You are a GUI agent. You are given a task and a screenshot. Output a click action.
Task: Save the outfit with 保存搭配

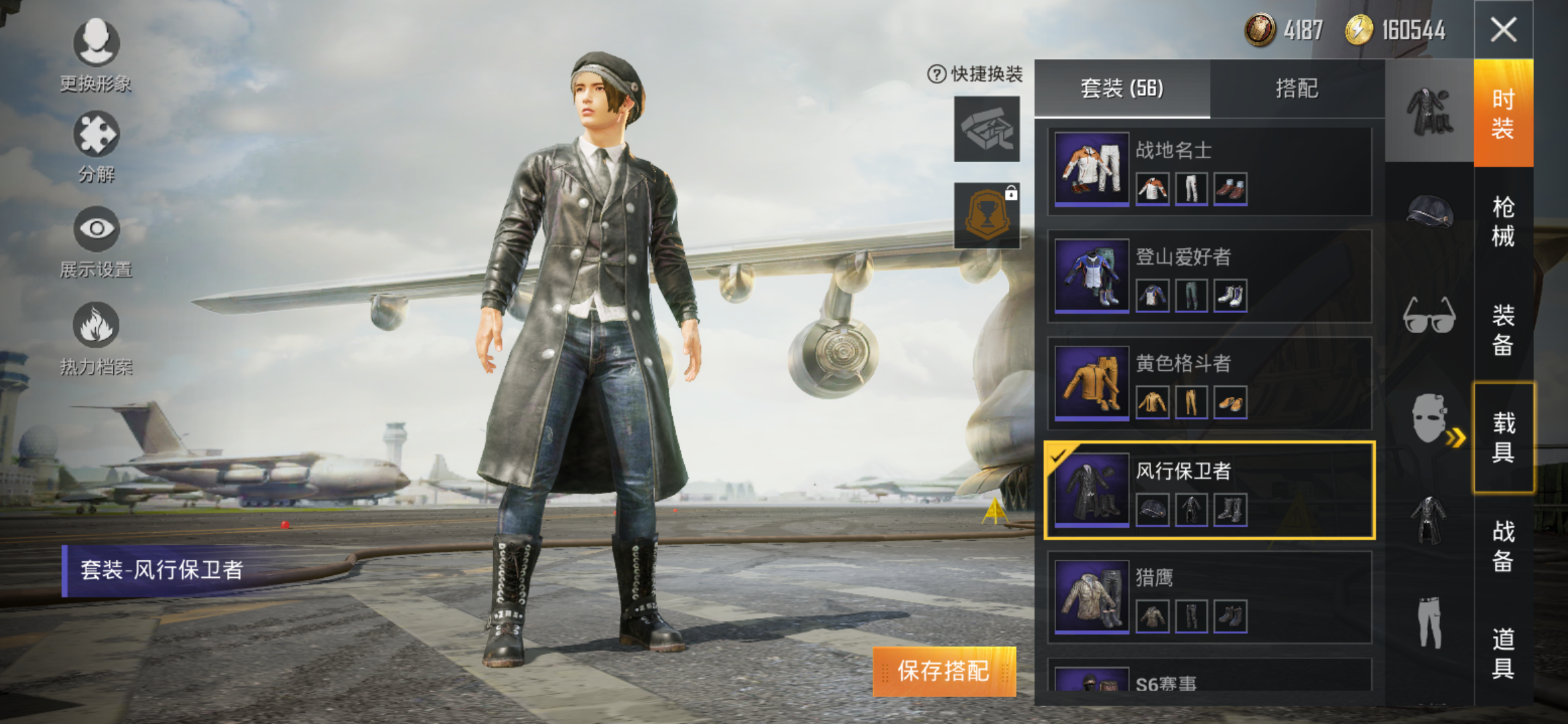tap(943, 671)
